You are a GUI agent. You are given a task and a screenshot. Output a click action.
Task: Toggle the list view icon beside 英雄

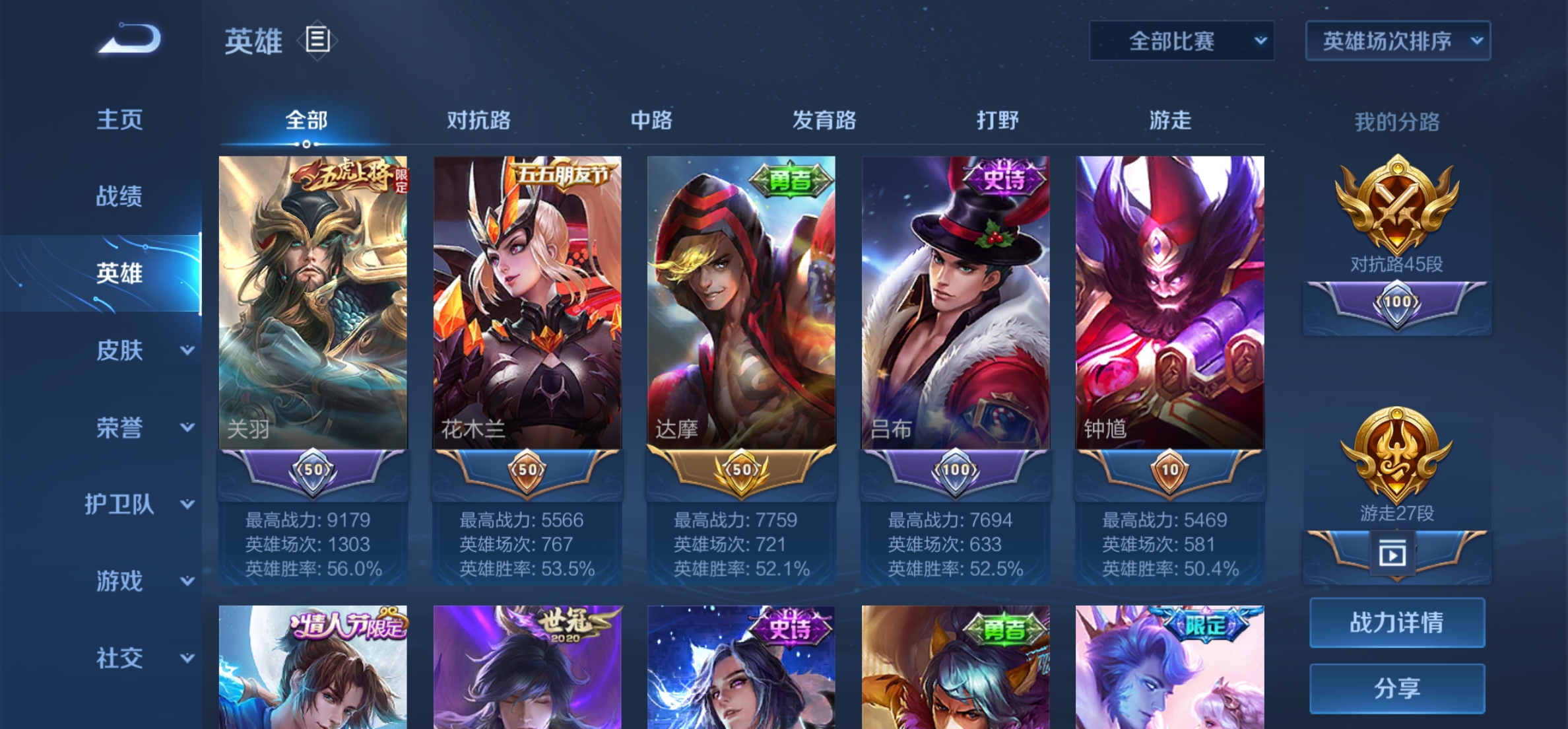click(x=317, y=40)
